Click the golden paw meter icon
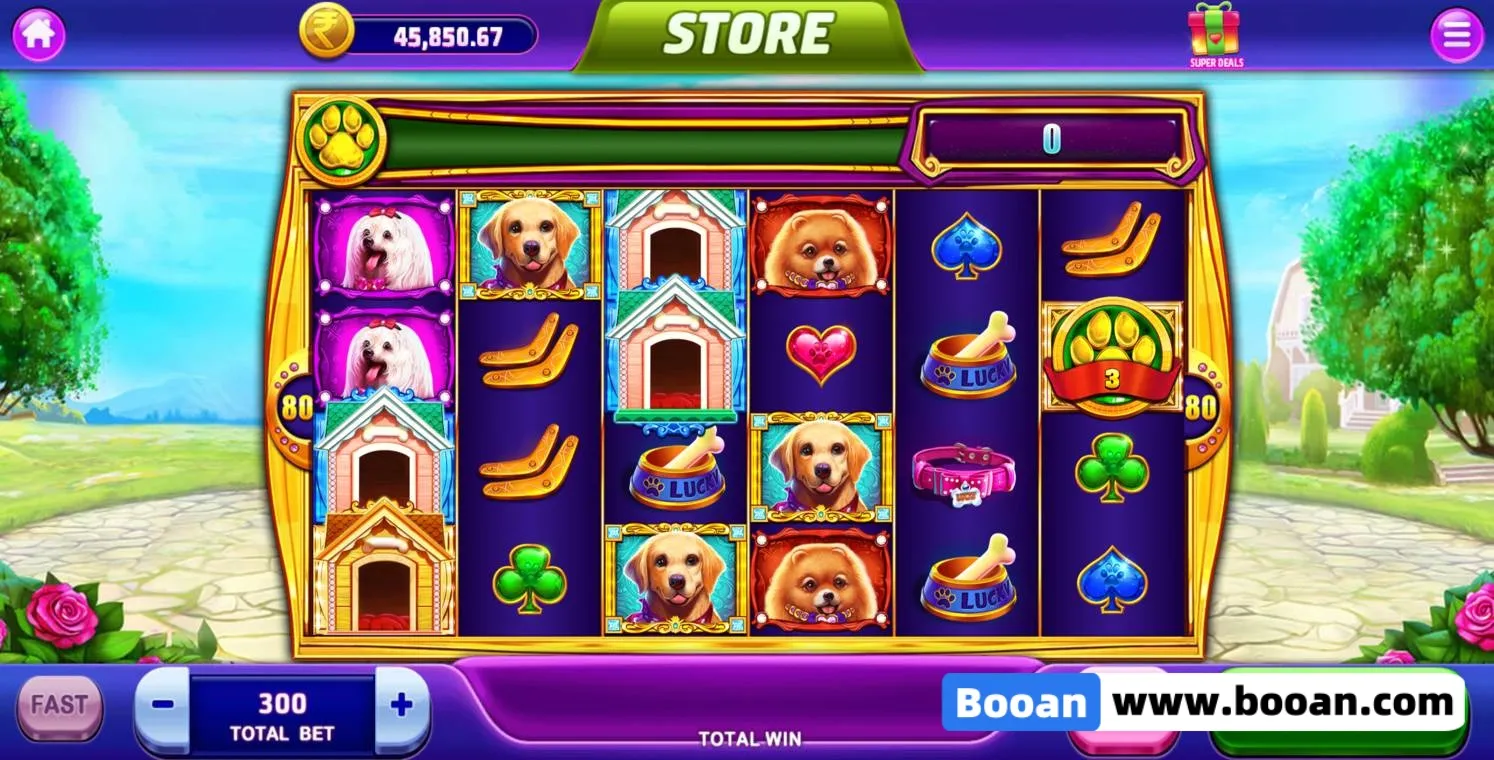Screen dimensions: 1494x760 341,141
